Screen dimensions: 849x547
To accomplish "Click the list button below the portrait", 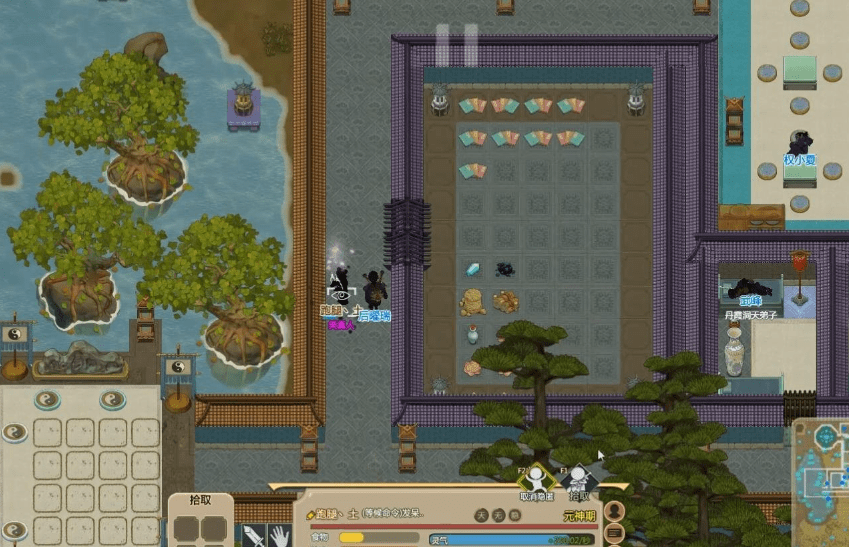I will (x=616, y=534).
